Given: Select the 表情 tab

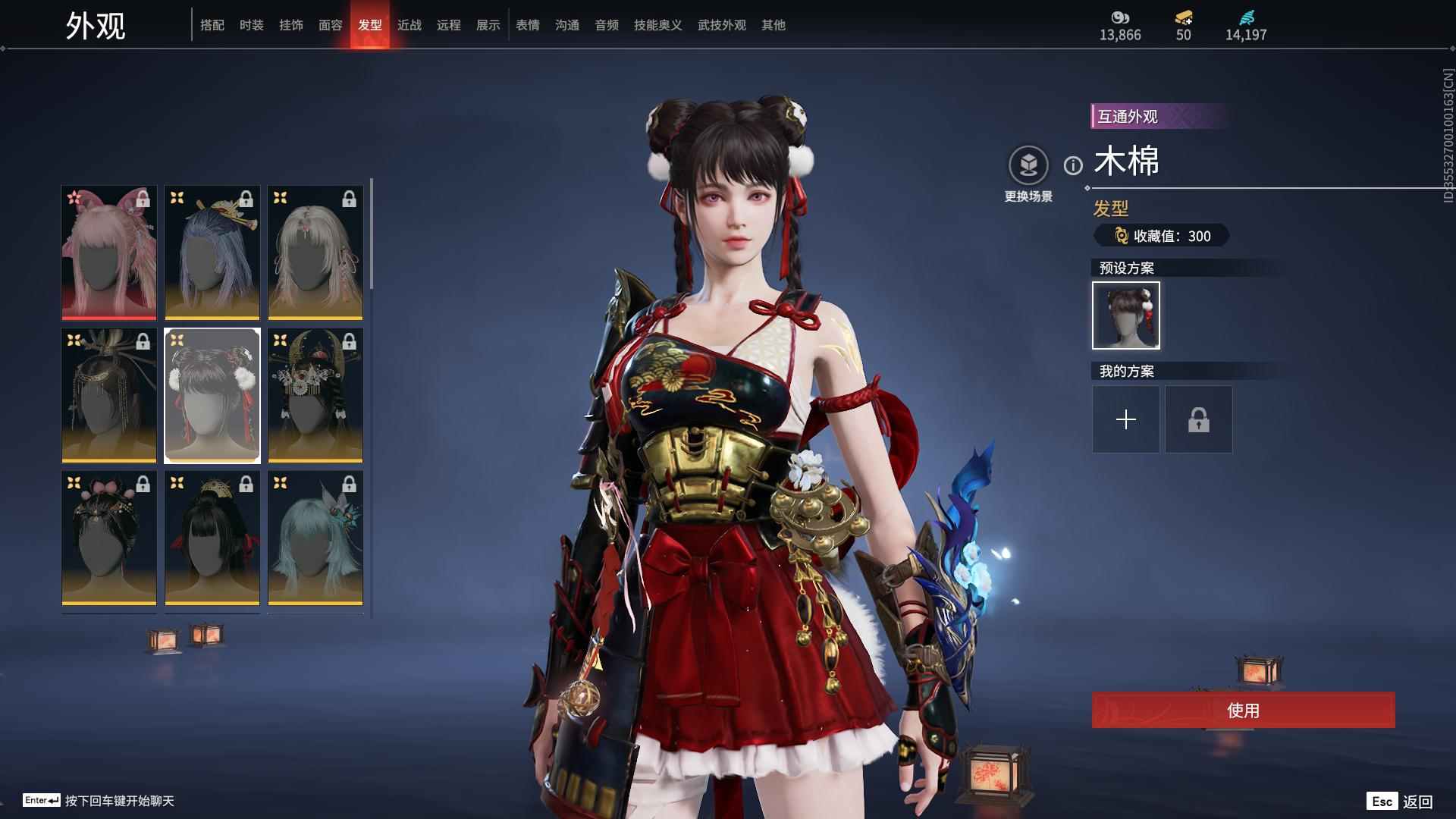Looking at the screenshot, I should click(528, 24).
